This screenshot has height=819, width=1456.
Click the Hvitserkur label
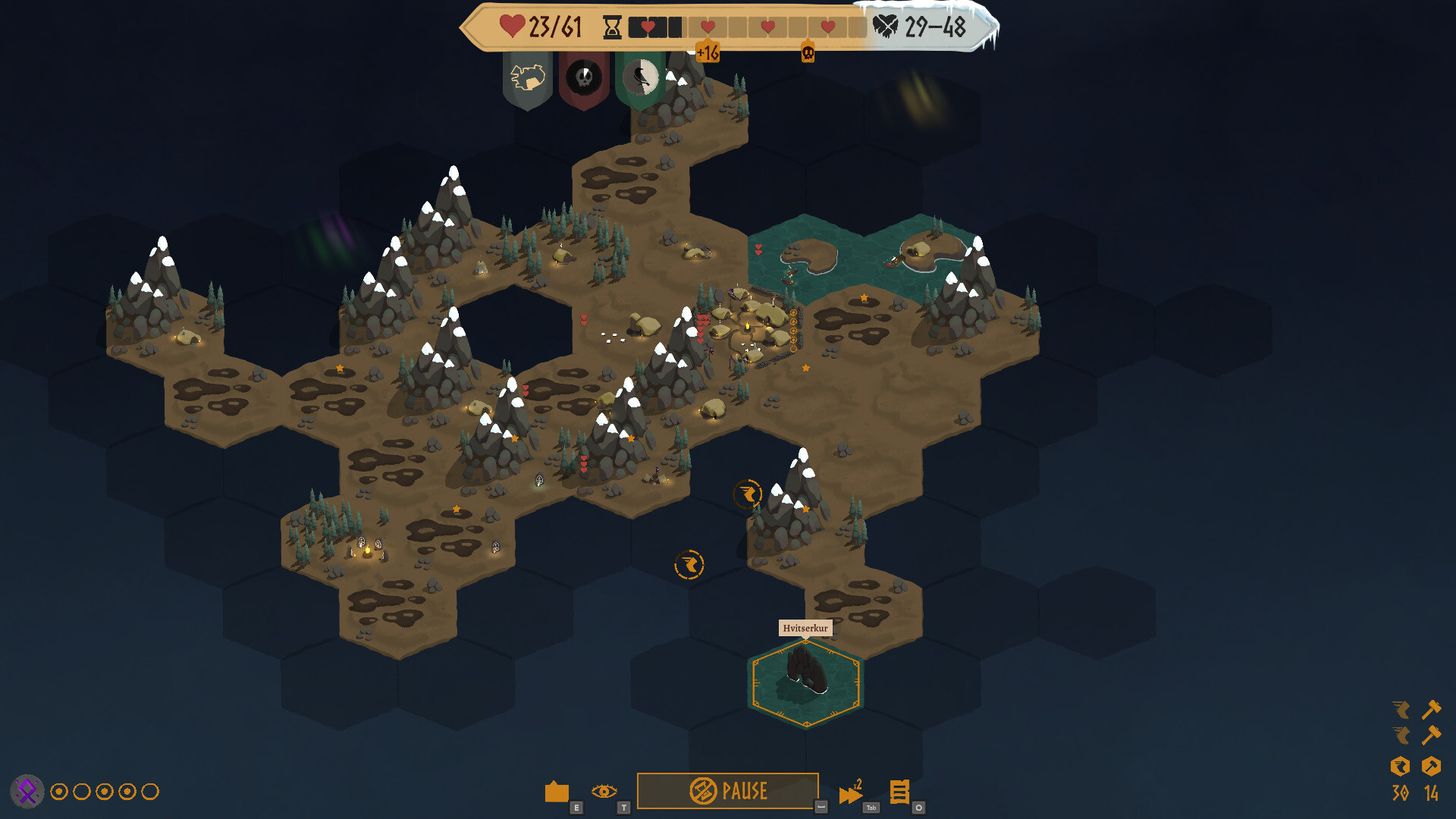[806, 628]
